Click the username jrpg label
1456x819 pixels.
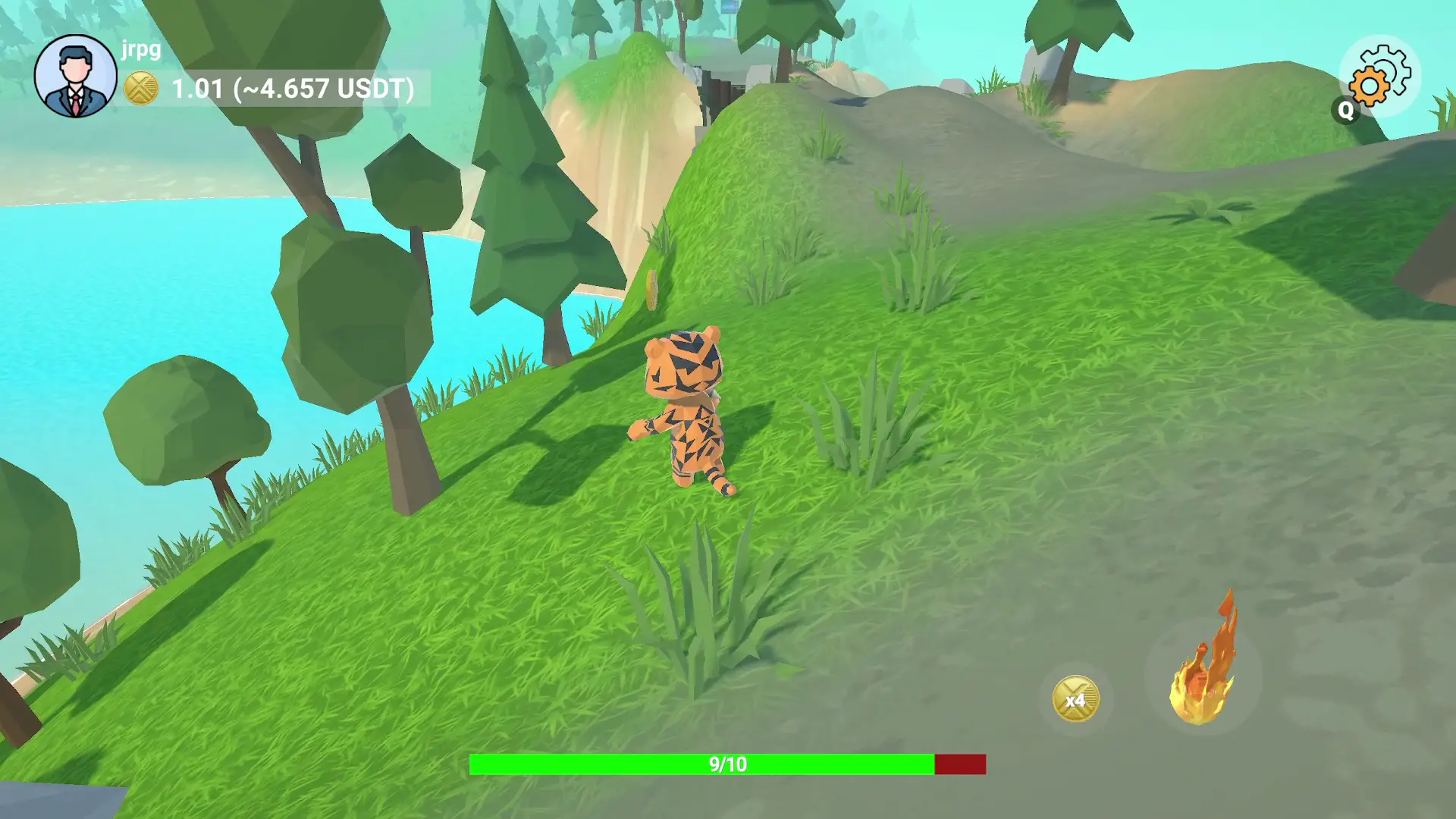[140, 51]
